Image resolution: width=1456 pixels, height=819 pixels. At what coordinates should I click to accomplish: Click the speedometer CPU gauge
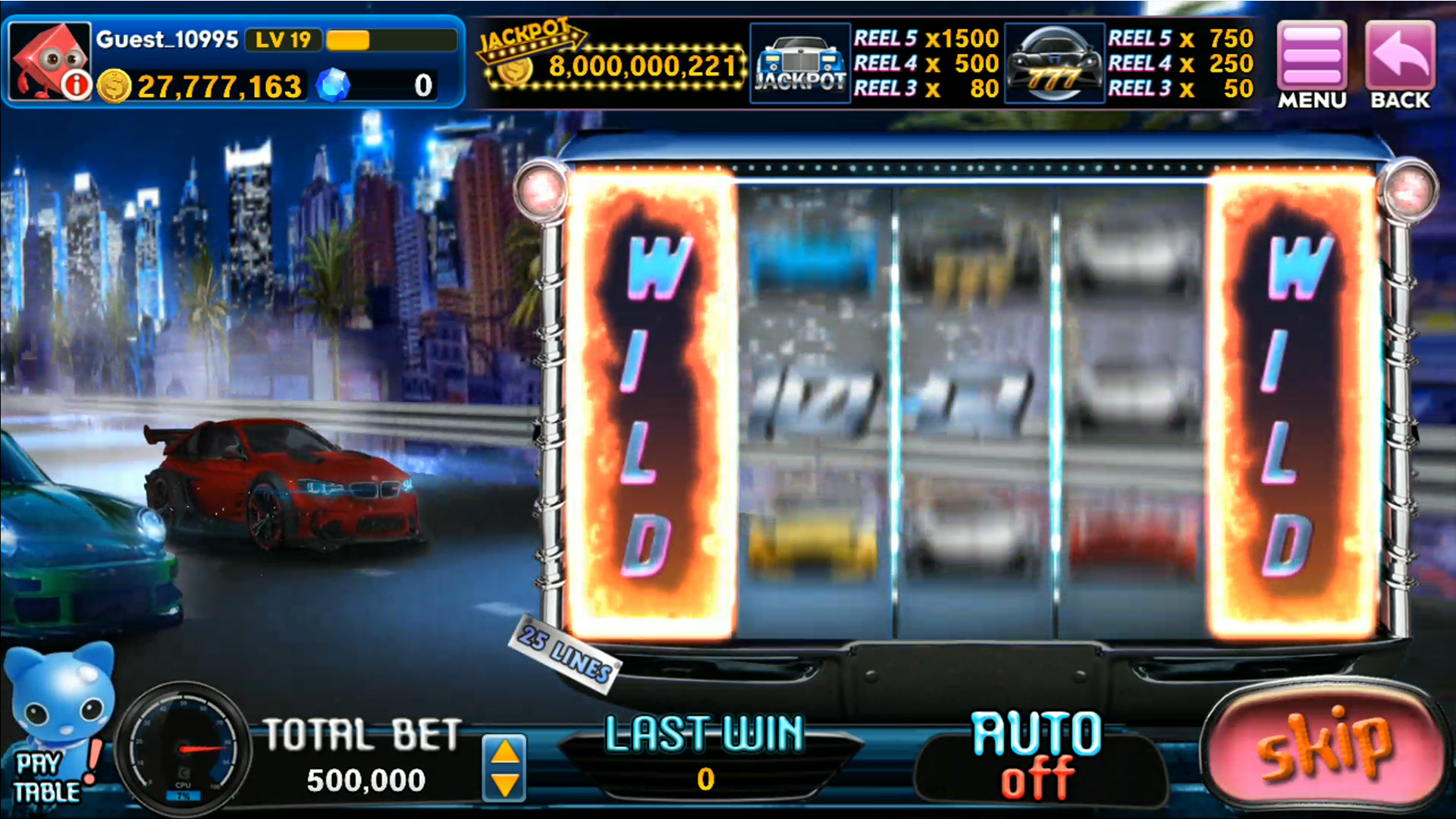coord(182,747)
